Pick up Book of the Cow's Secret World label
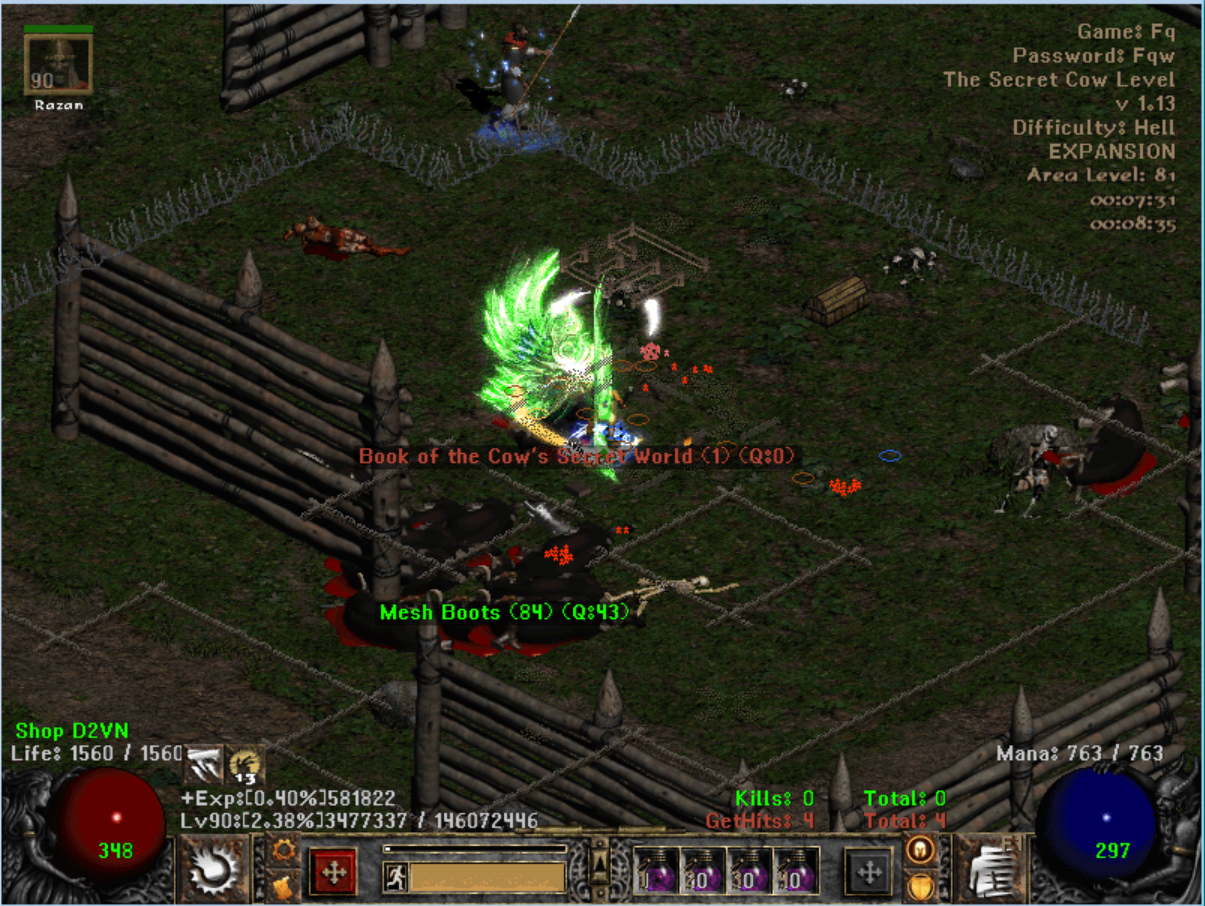The image size is (1205, 906). click(x=577, y=457)
